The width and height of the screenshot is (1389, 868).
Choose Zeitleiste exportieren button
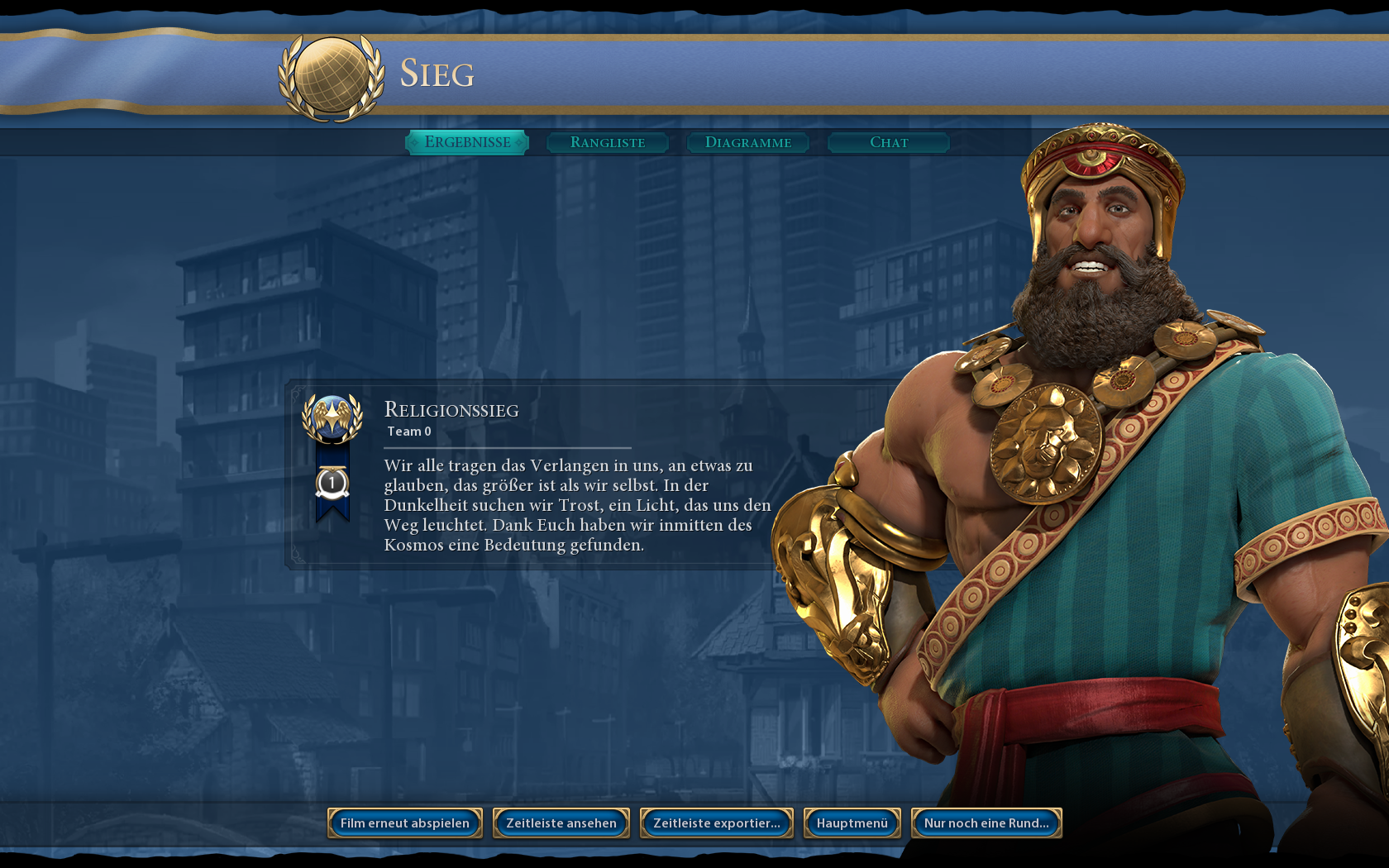[717, 823]
